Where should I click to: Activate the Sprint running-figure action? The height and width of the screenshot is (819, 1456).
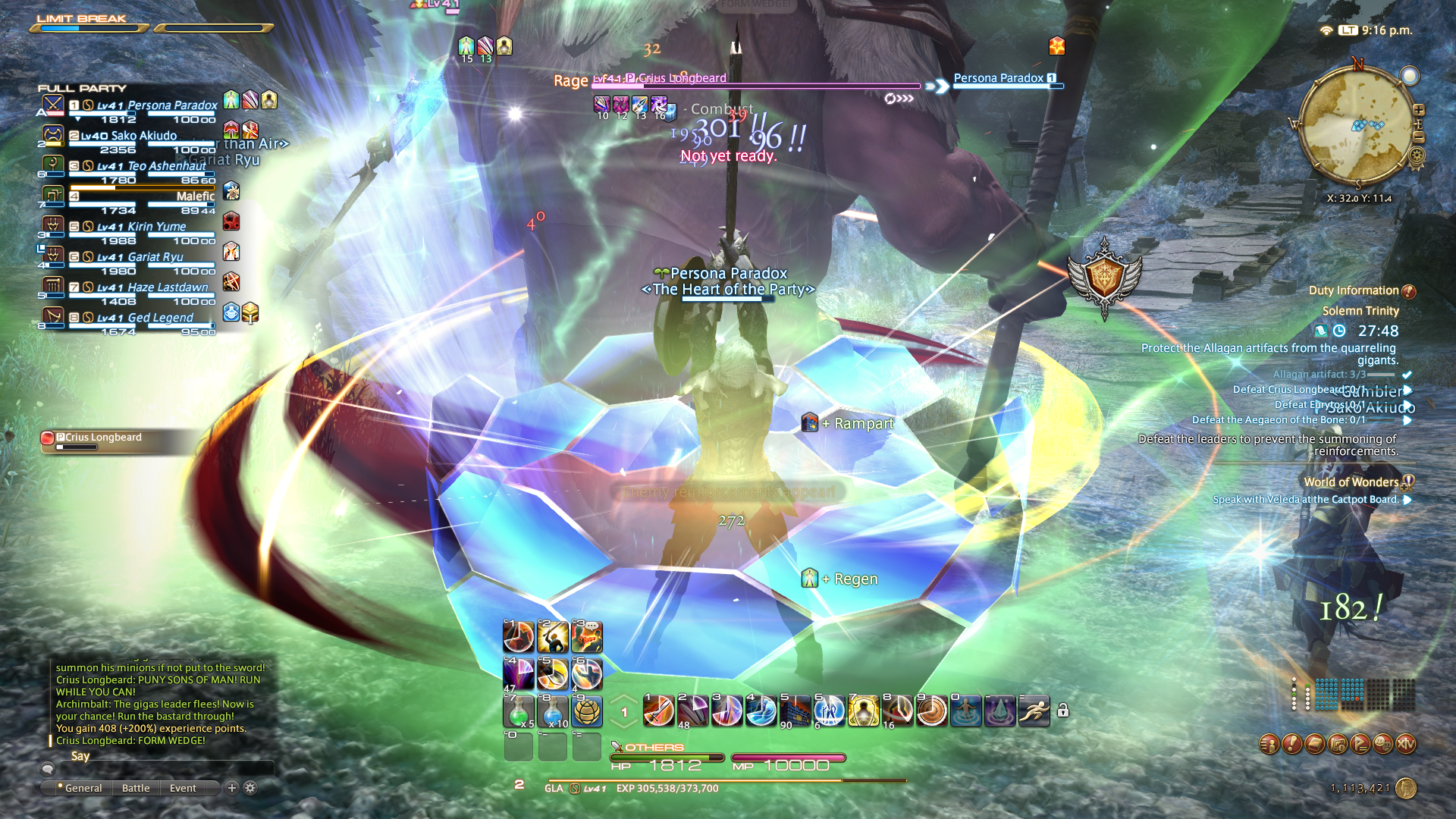[1034, 711]
